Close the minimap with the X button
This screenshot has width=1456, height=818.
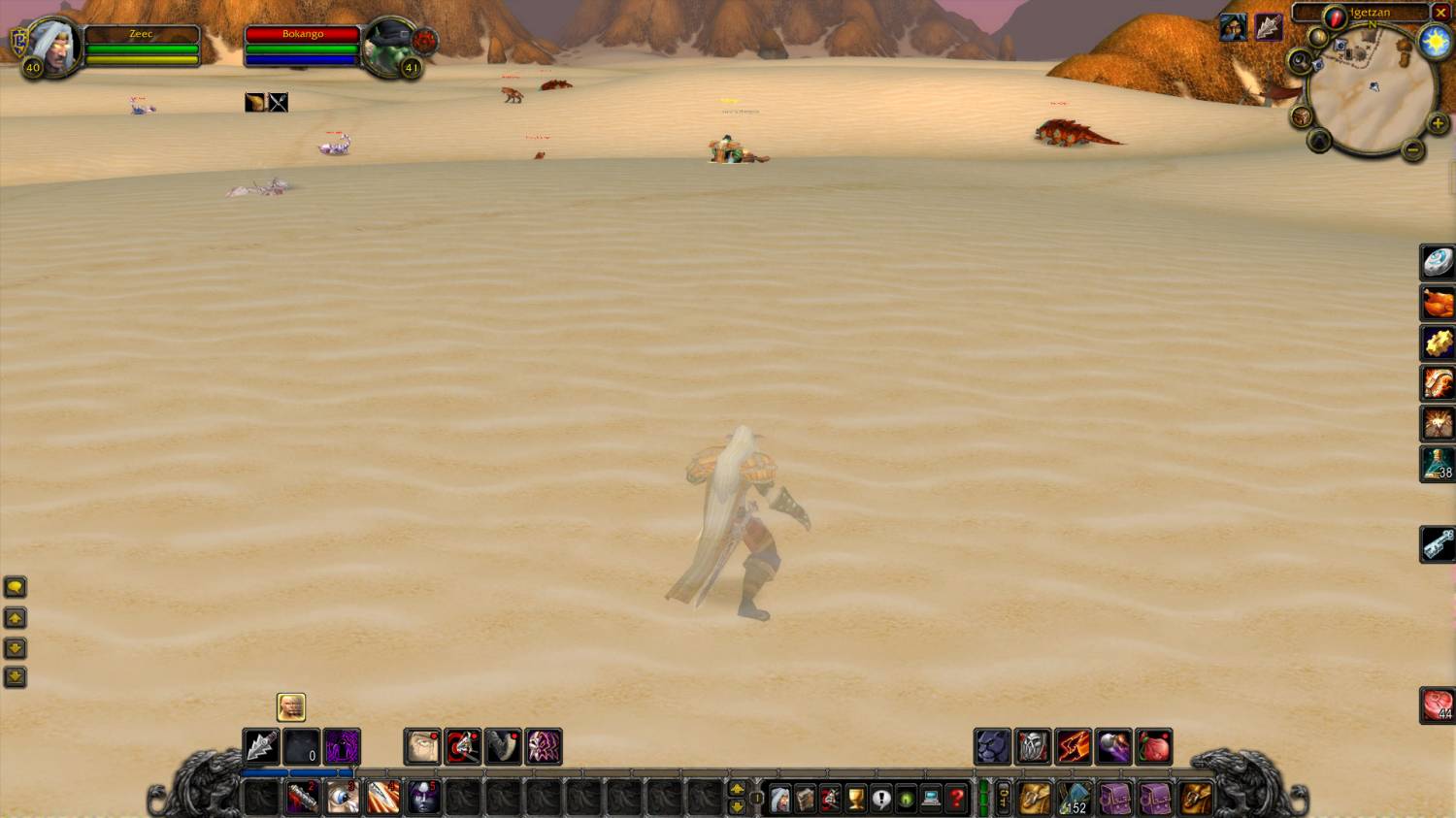(1441, 13)
